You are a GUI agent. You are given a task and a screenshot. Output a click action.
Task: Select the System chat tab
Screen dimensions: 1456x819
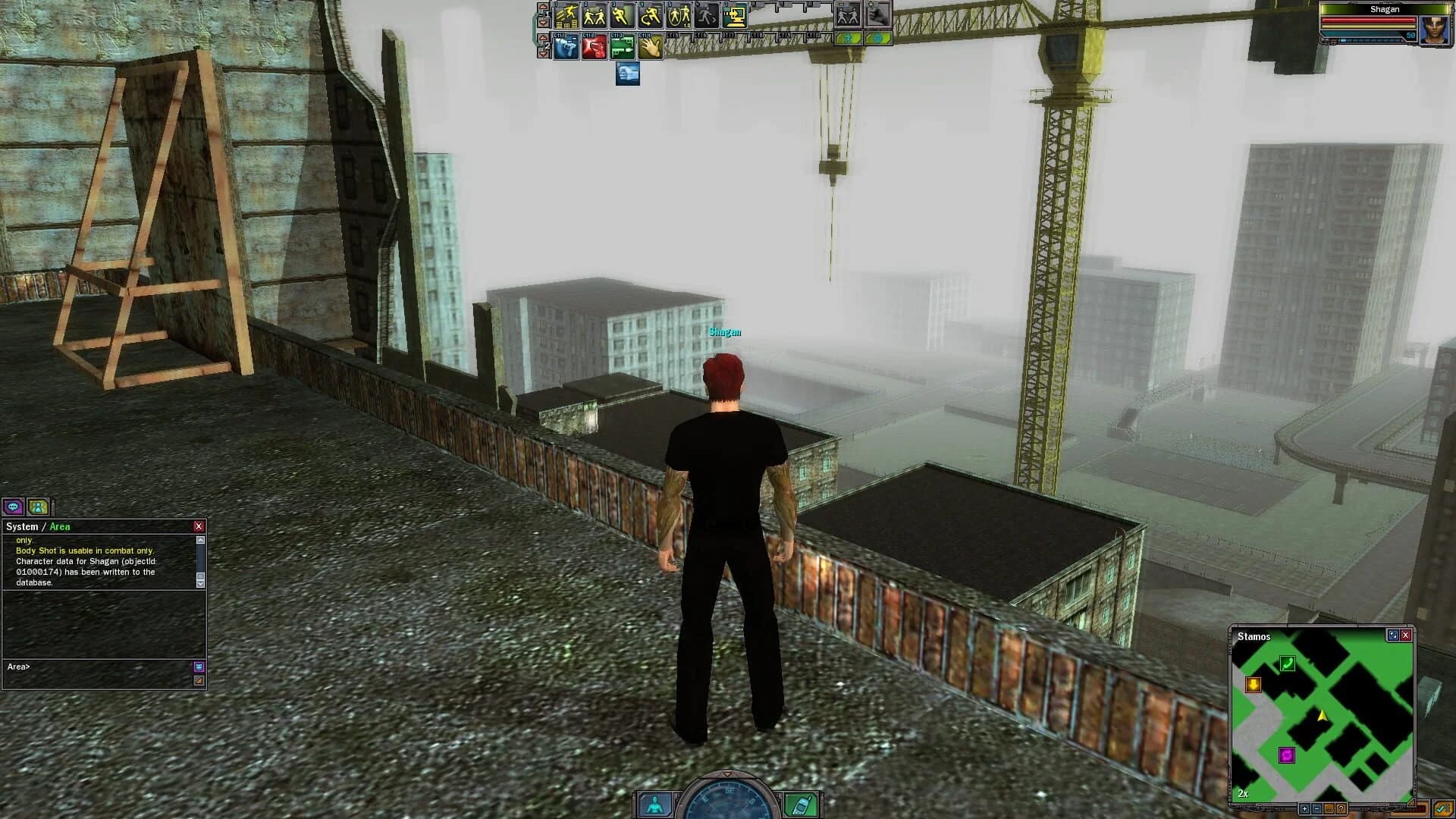[x=23, y=526]
